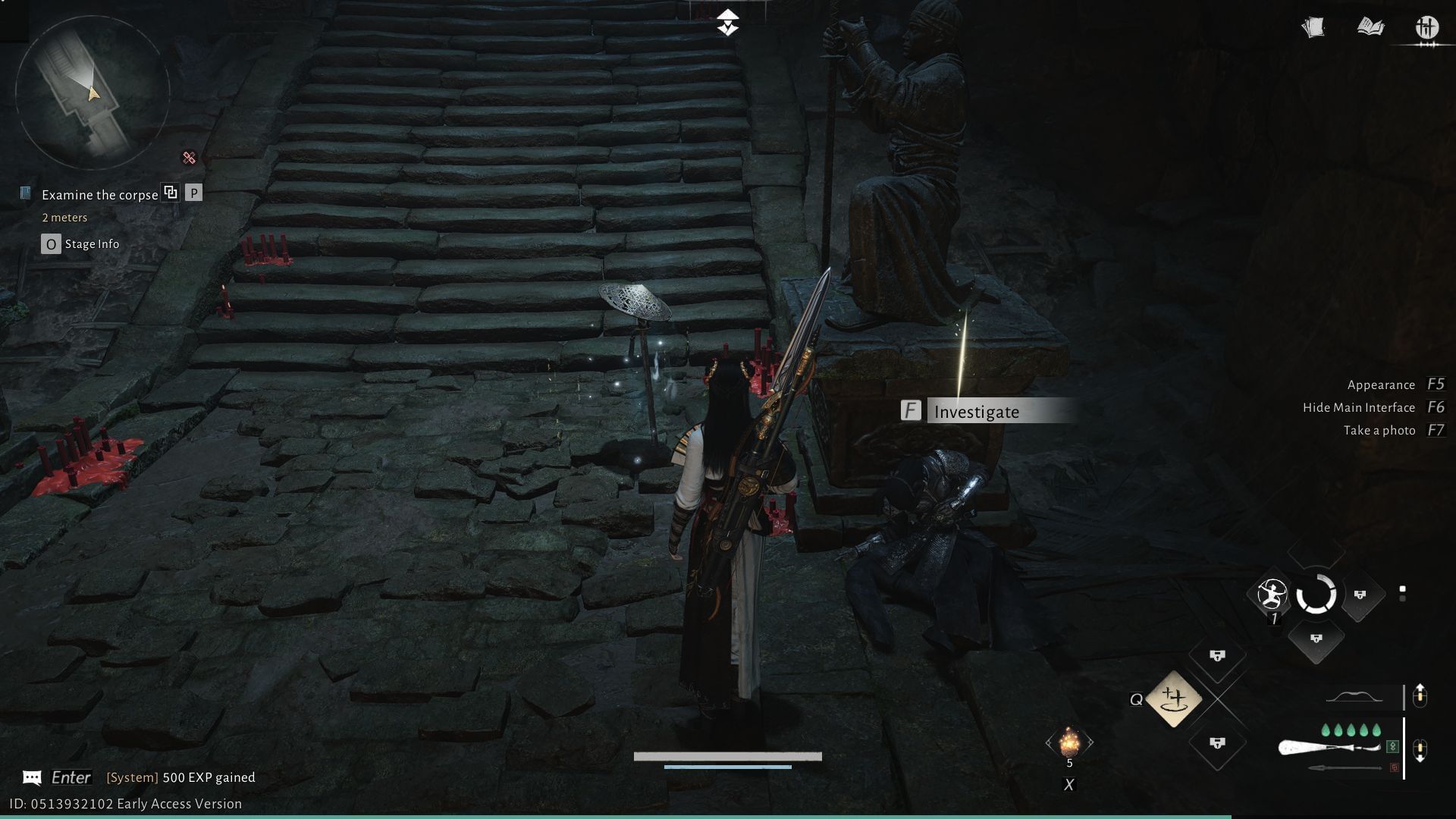Screen dimensions: 1456x819
Task: Toggle the green swap icon beside the blade
Action: tap(1392, 747)
